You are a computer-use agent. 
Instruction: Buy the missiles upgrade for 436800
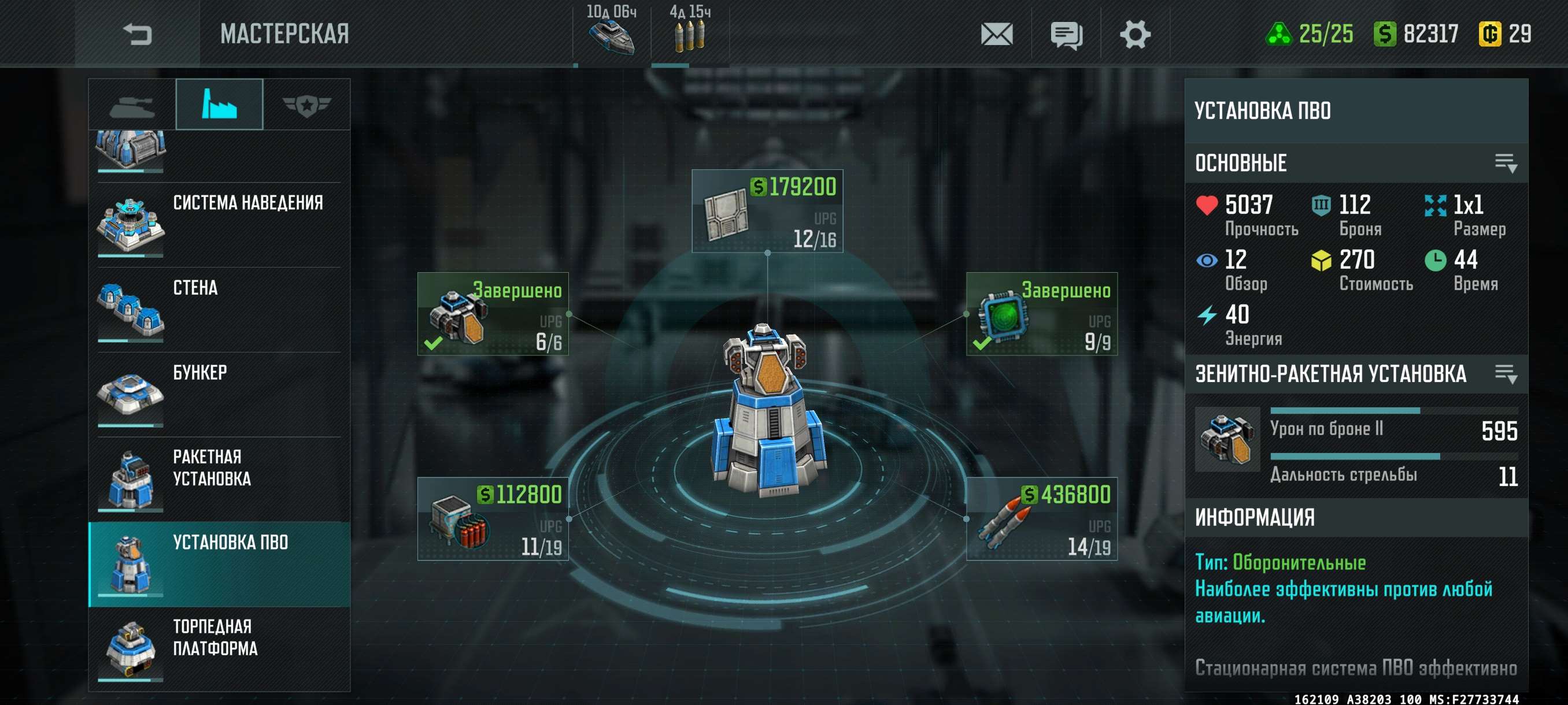point(1041,519)
